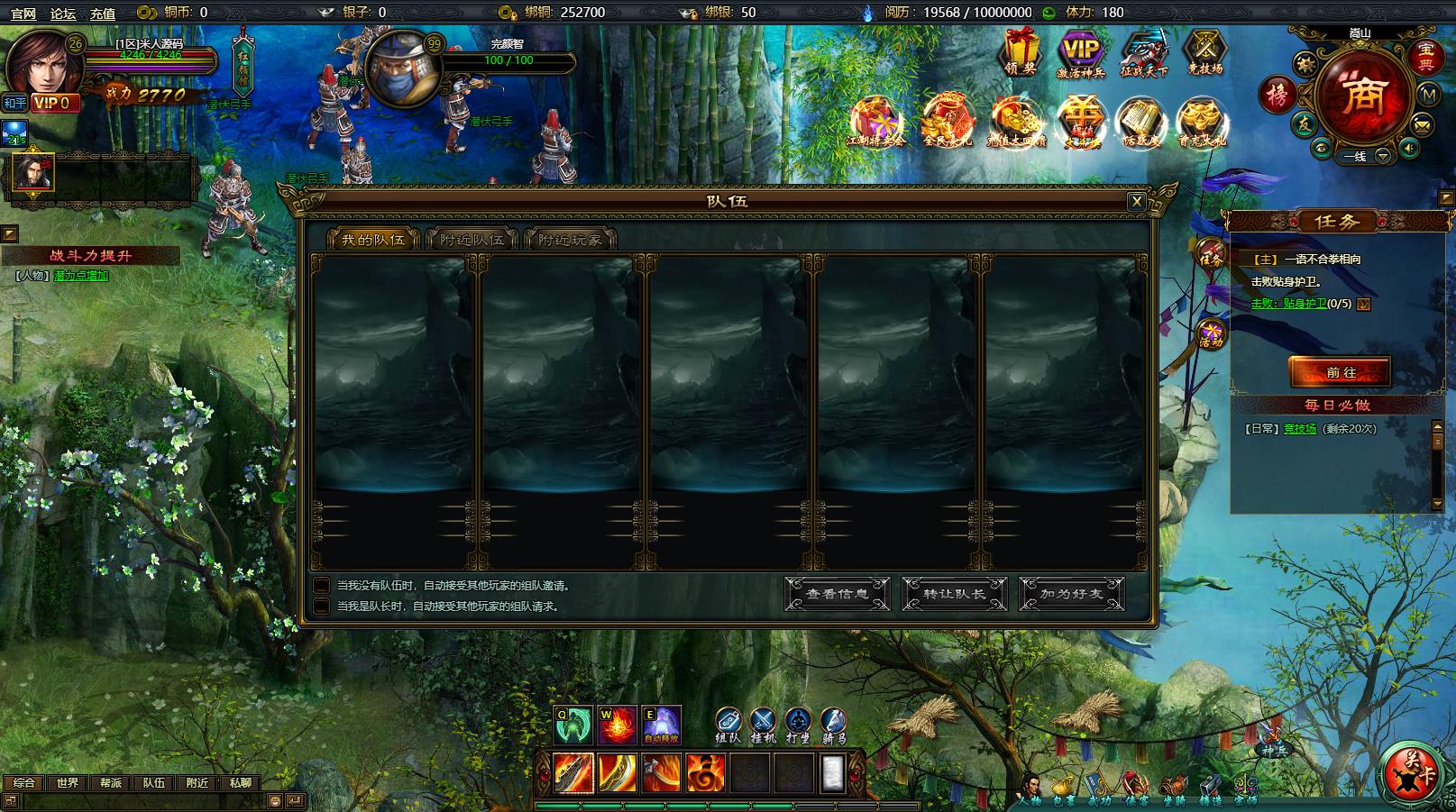Screen dimensions: 1456x812
Task: Click the 查看信息 button
Action: [x=837, y=594]
